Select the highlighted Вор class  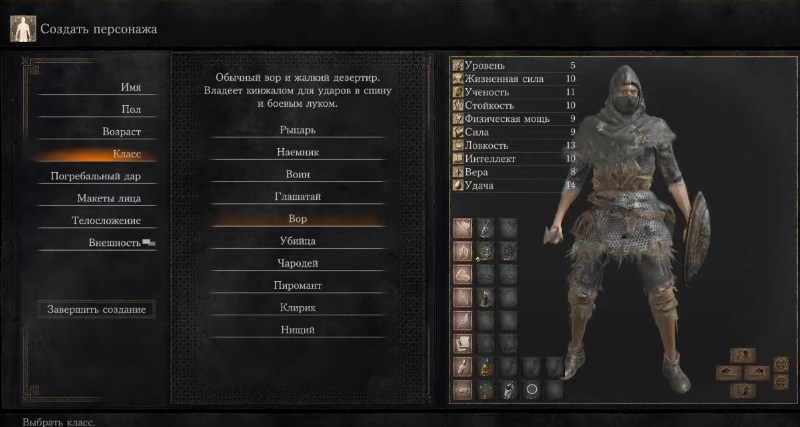click(x=298, y=218)
